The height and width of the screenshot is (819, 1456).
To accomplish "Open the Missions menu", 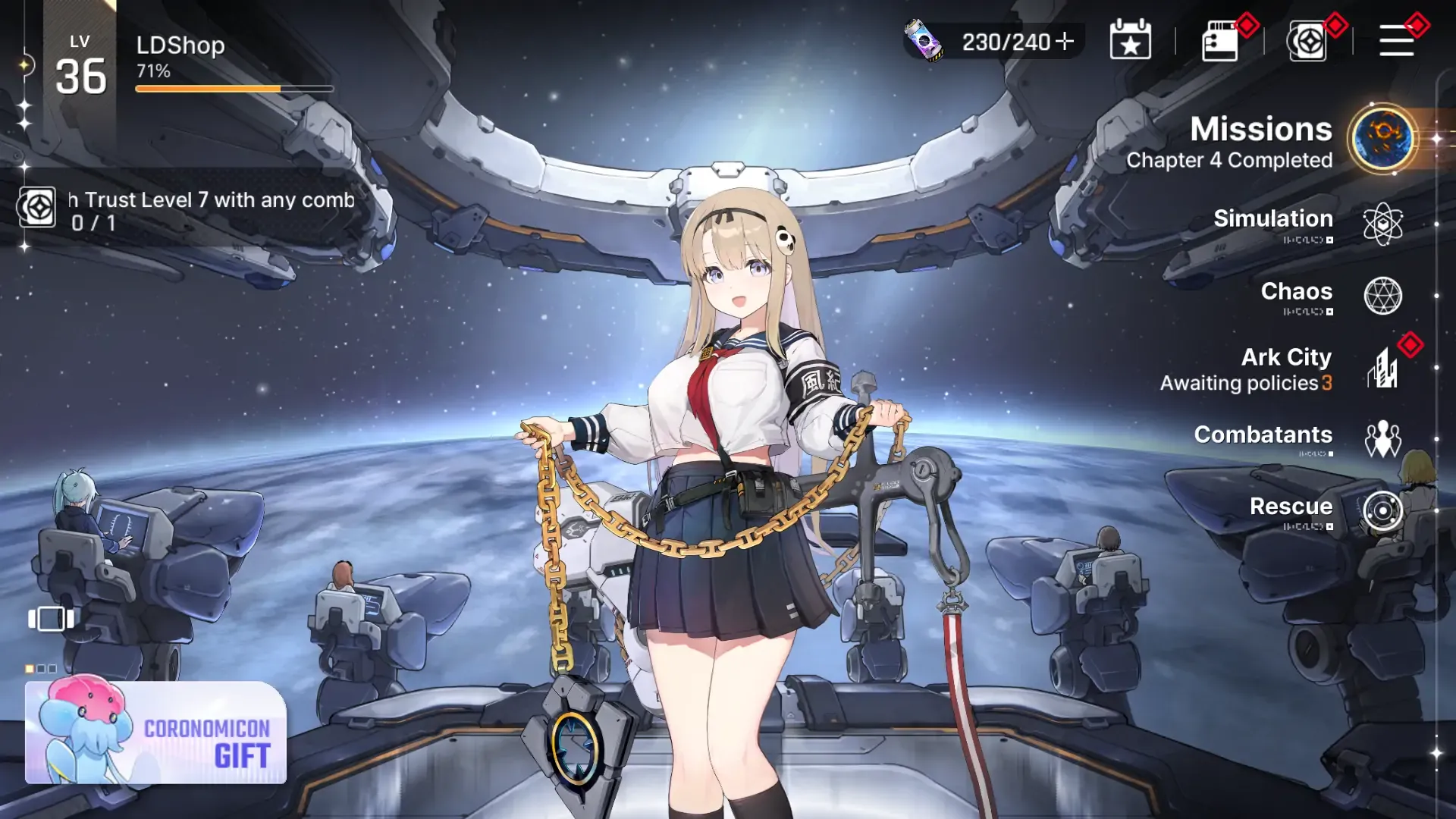I will (1382, 140).
